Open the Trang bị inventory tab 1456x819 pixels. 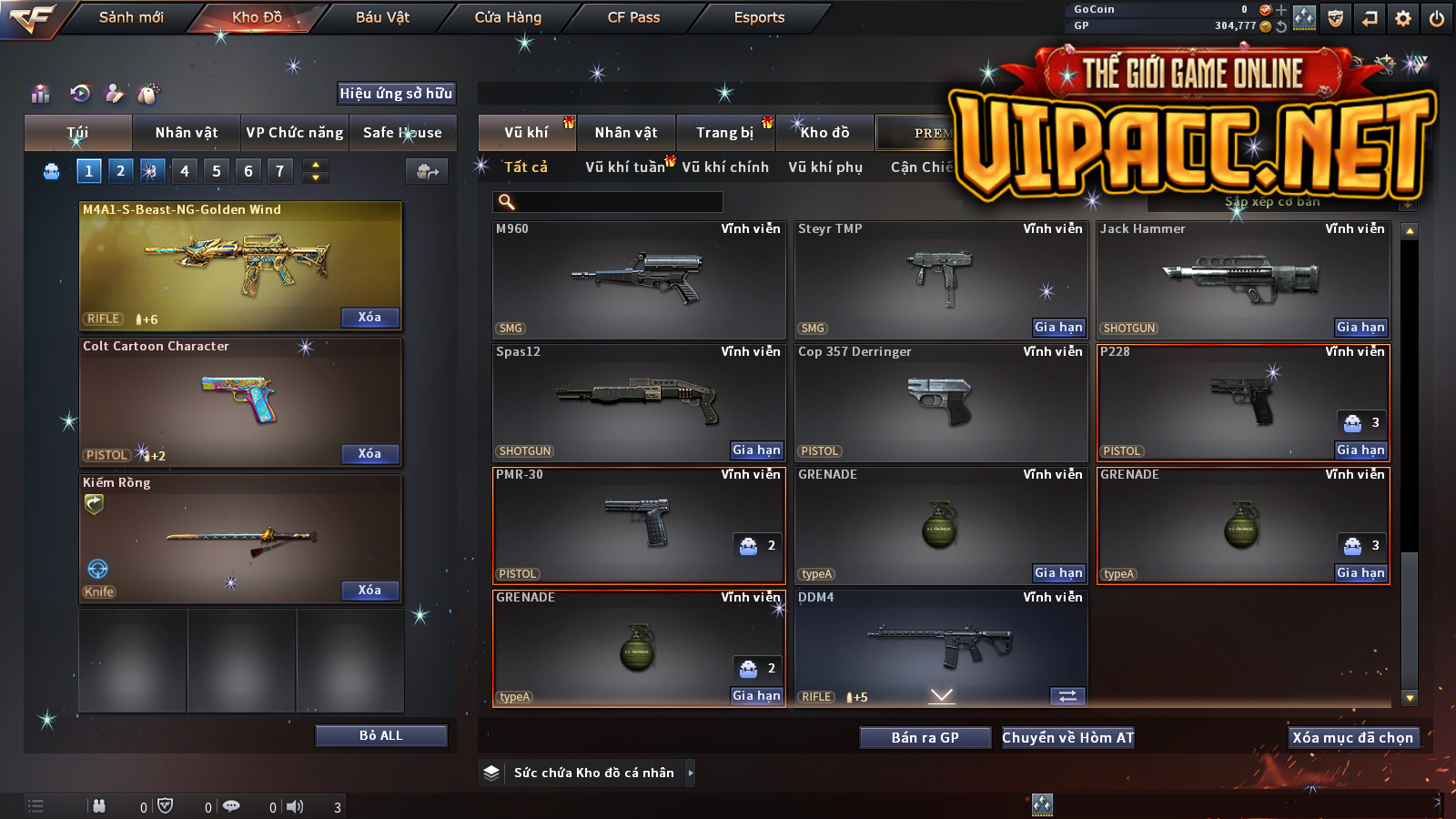pos(725,133)
